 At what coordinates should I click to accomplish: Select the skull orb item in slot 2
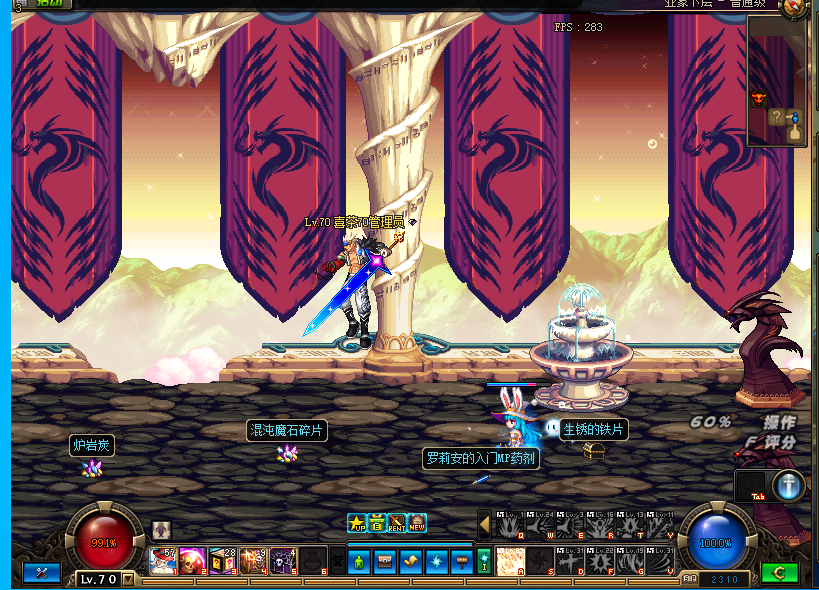pyautogui.click(x=192, y=559)
